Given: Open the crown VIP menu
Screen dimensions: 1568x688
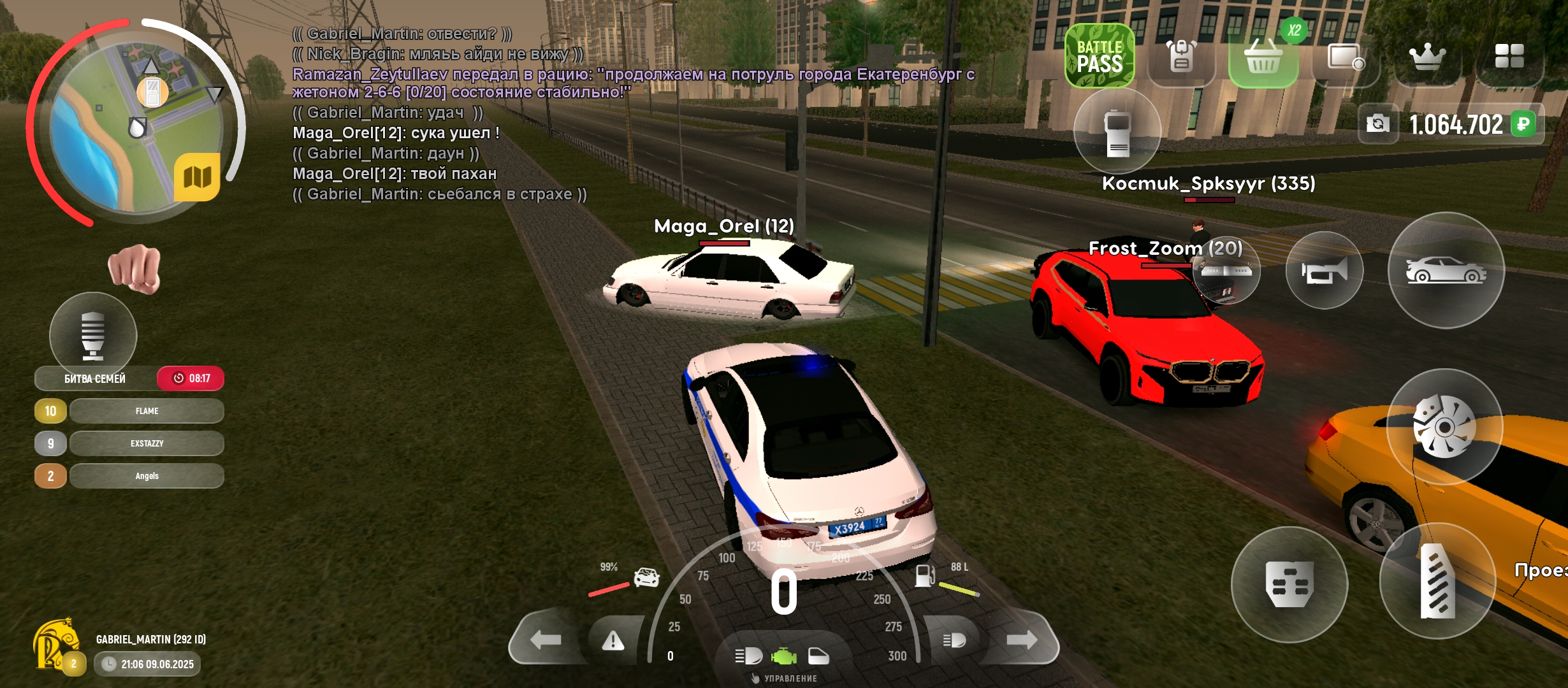Looking at the screenshot, I should click(1427, 56).
